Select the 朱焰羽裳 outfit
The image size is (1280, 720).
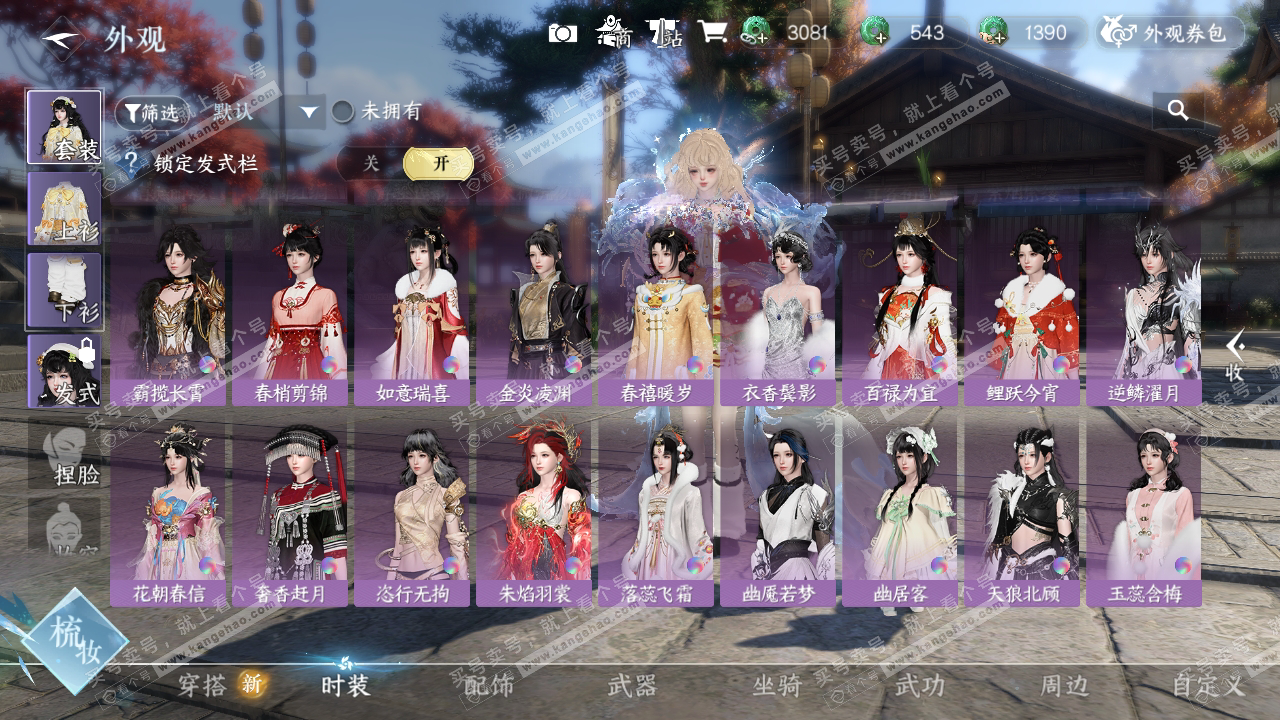coord(534,515)
